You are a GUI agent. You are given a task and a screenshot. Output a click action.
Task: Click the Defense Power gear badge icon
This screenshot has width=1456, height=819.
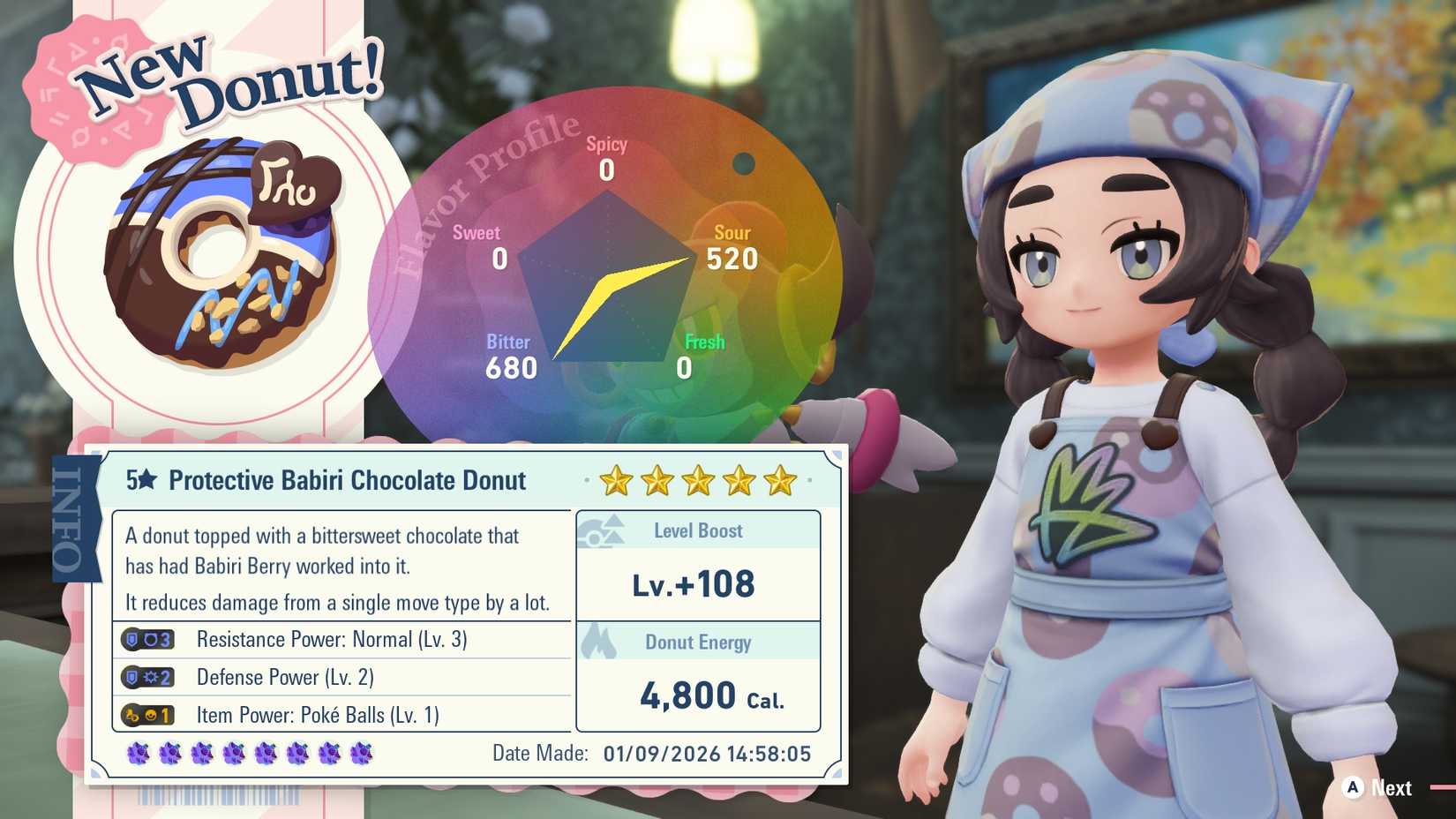pos(148,677)
